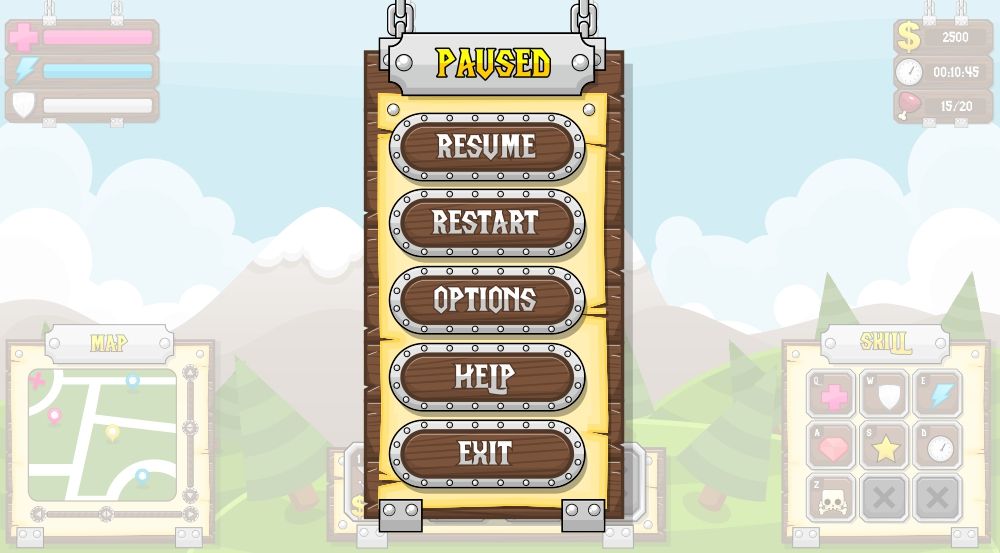Choose the skull and crossbones skill
The image size is (1000, 553).
(x=832, y=498)
